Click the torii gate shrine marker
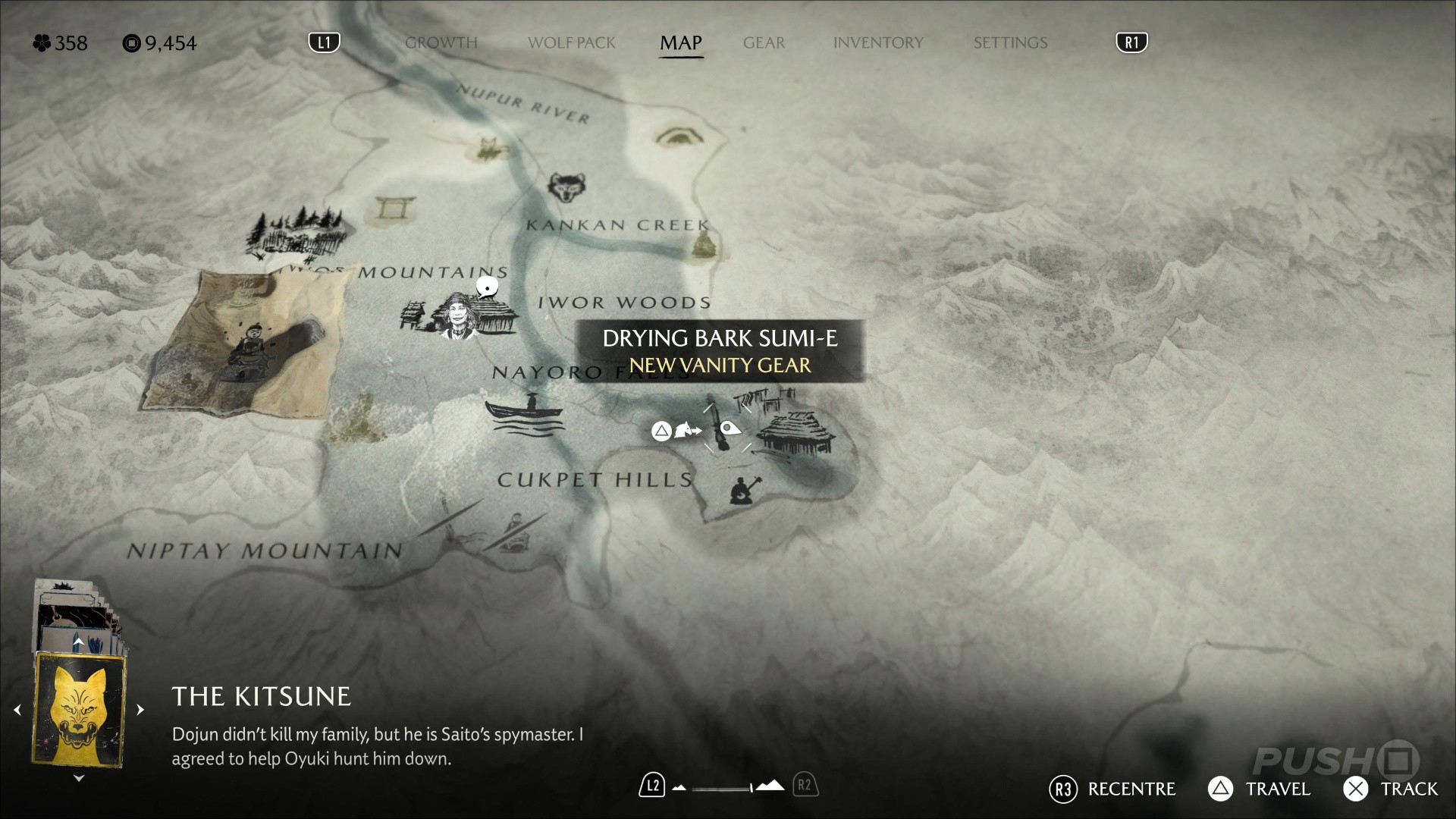 point(395,207)
